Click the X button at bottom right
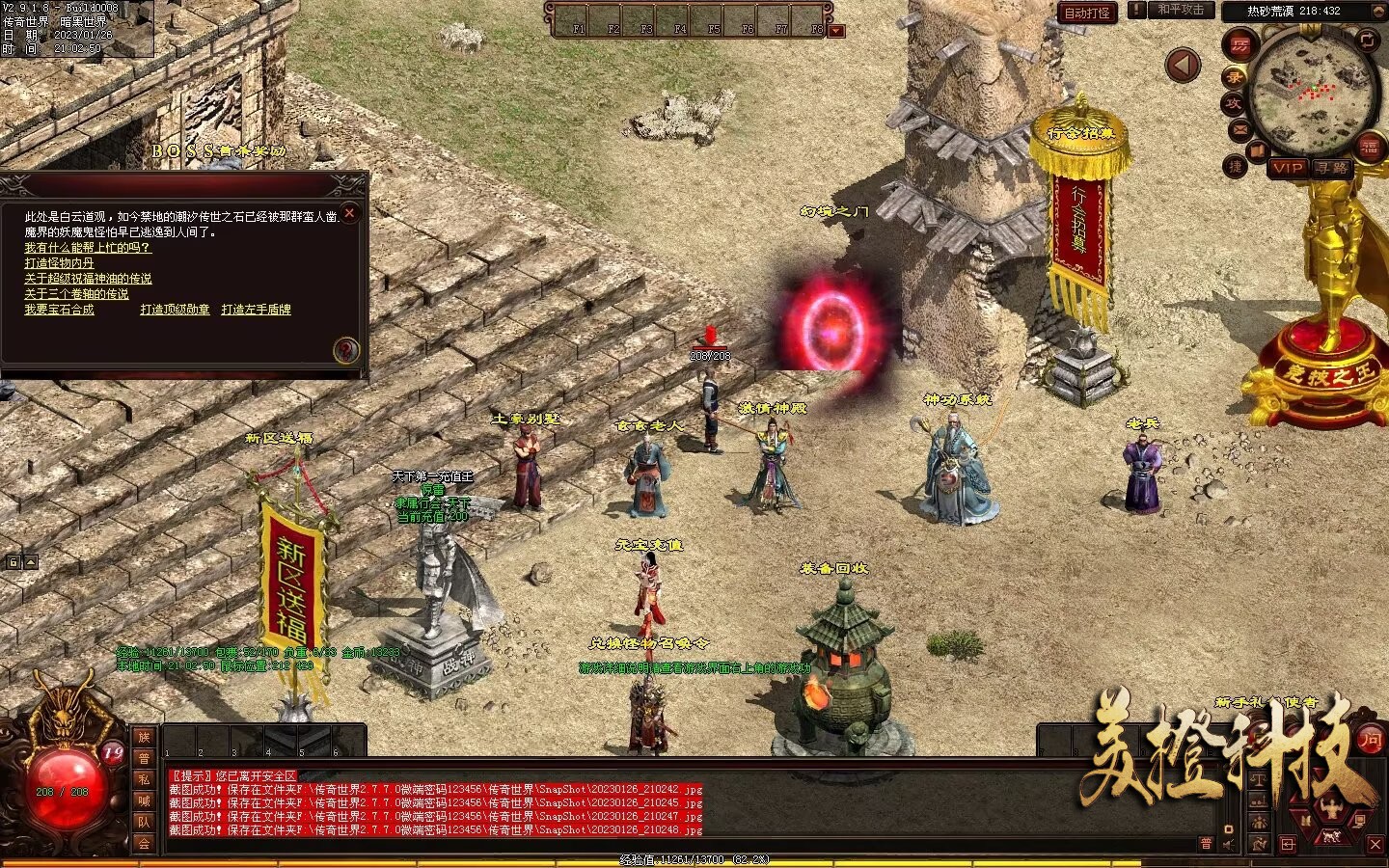Viewport: 1389px width, 868px height. pyautogui.click(x=1375, y=844)
